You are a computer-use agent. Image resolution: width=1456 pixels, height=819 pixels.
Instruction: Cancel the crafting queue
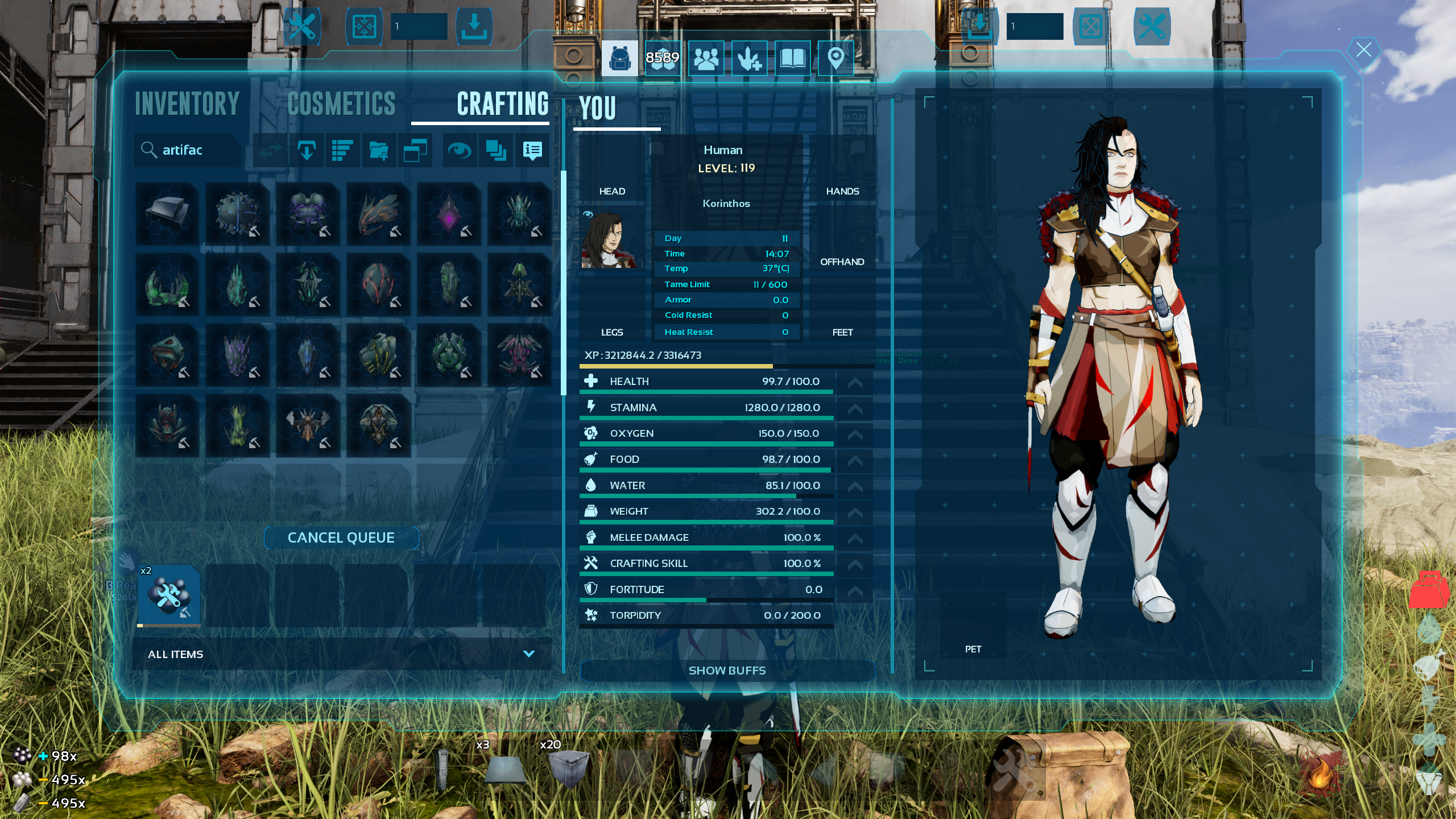point(341,537)
